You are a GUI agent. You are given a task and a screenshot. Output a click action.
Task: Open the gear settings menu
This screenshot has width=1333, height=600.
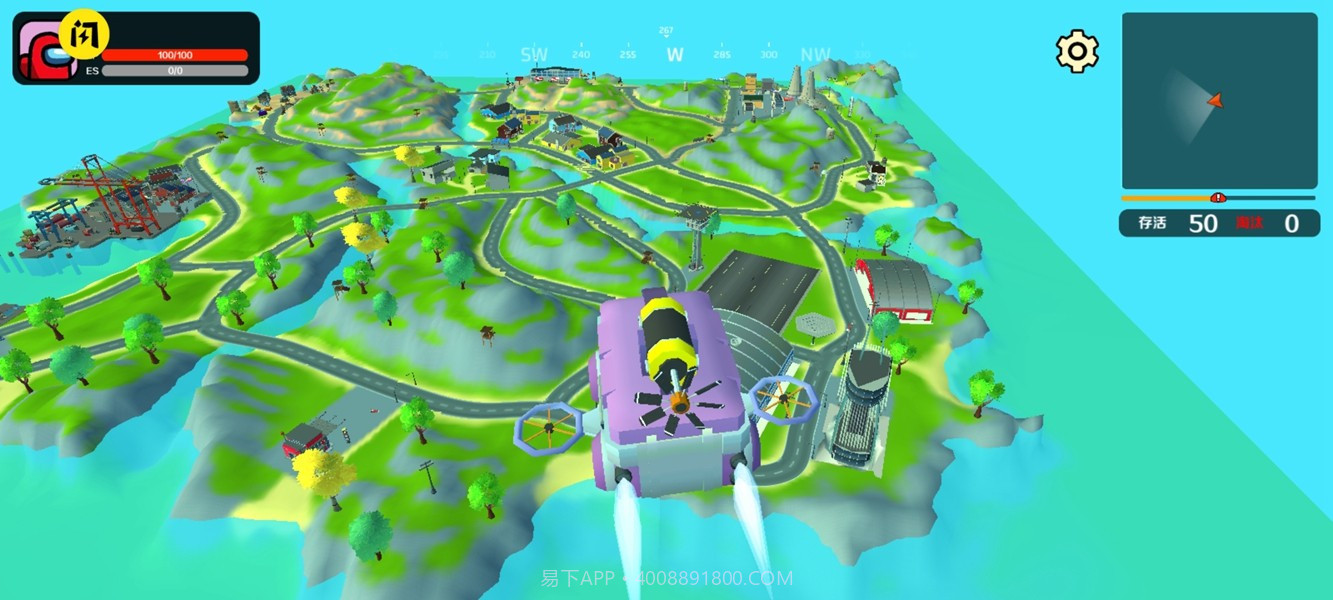(1077, 51)
